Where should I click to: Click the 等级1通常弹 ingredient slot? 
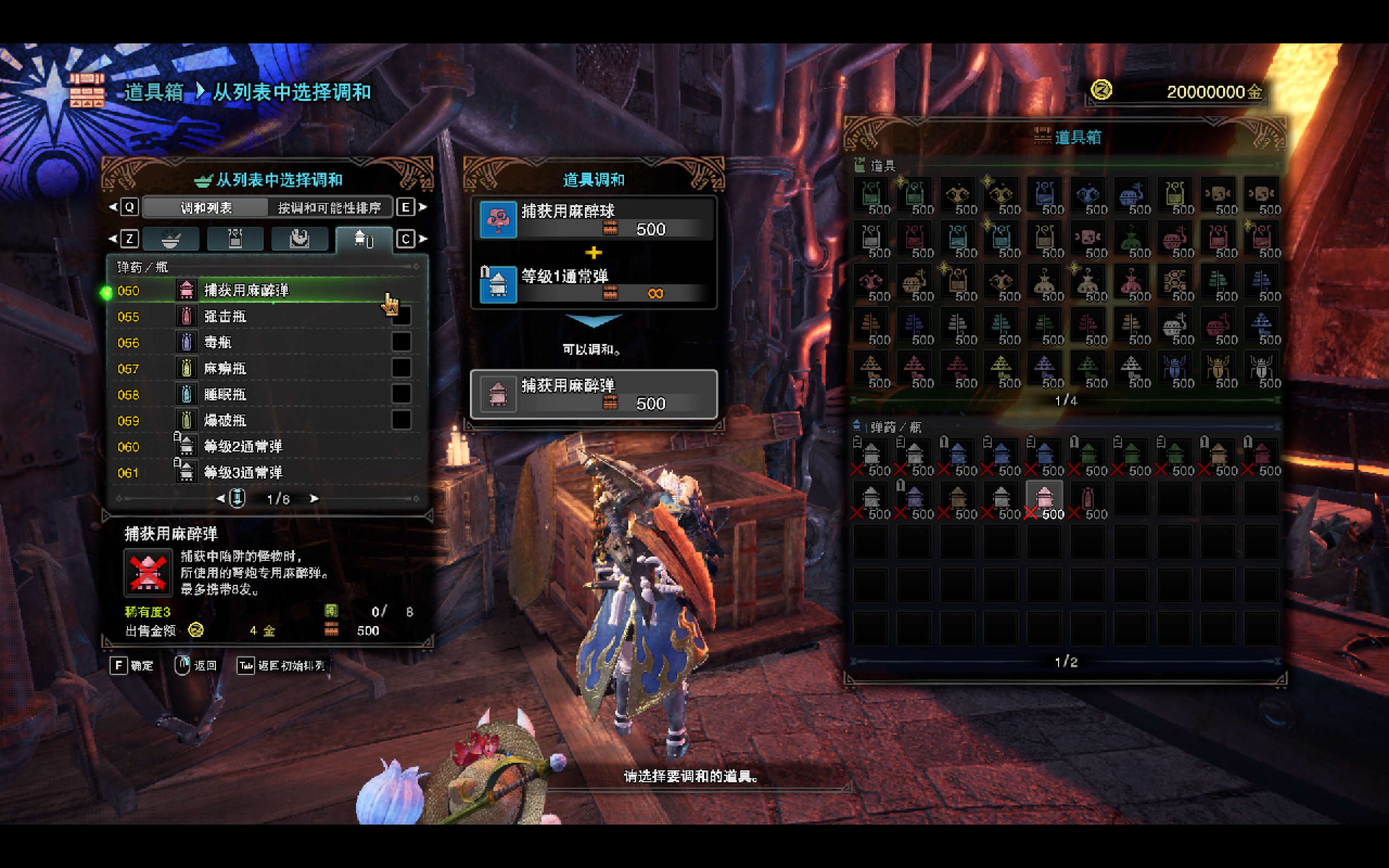pyautogui.click(x=594, y=285)
